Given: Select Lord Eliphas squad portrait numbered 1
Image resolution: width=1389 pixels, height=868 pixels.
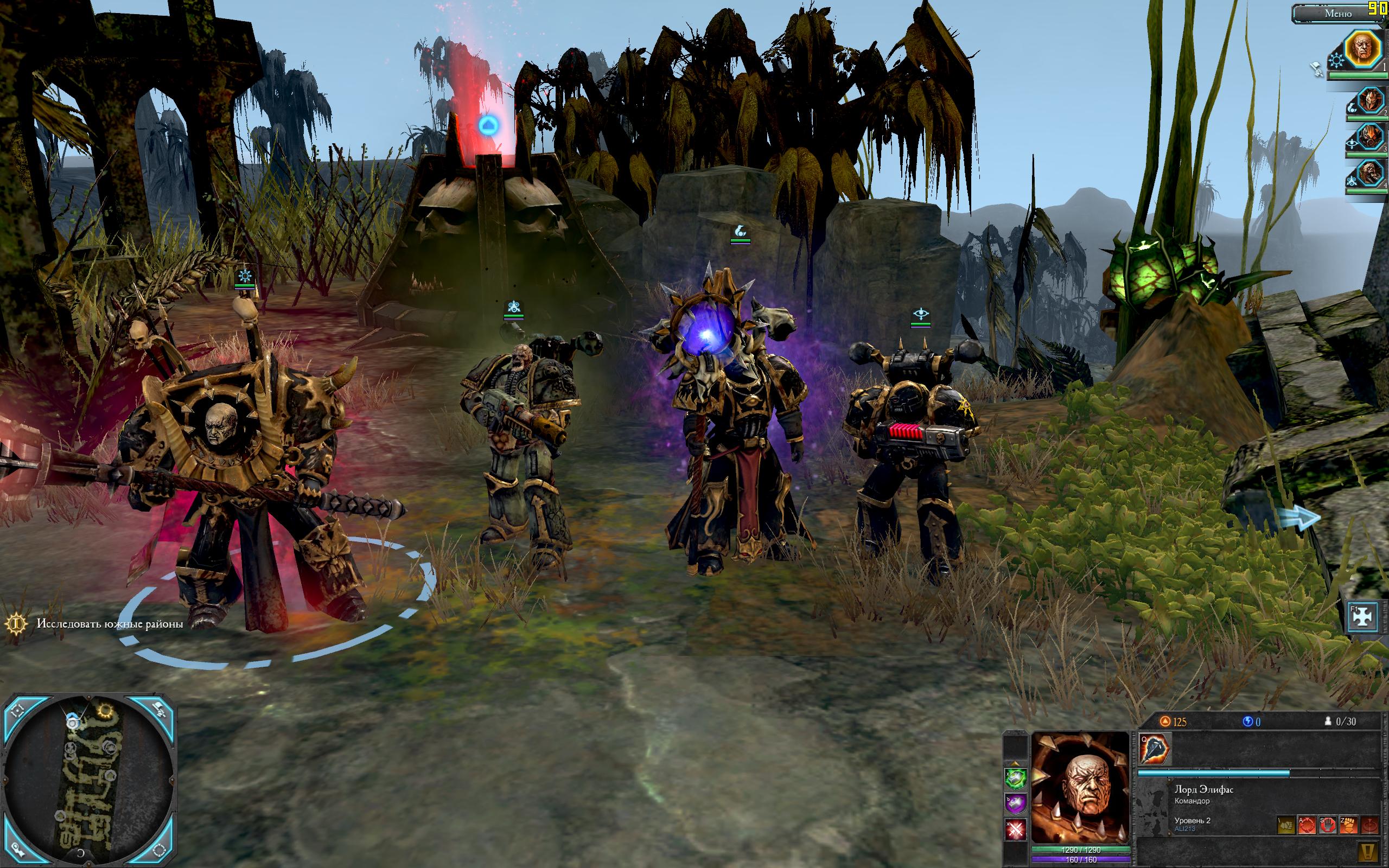Looking at the screenshot, I should (1363, 50).
